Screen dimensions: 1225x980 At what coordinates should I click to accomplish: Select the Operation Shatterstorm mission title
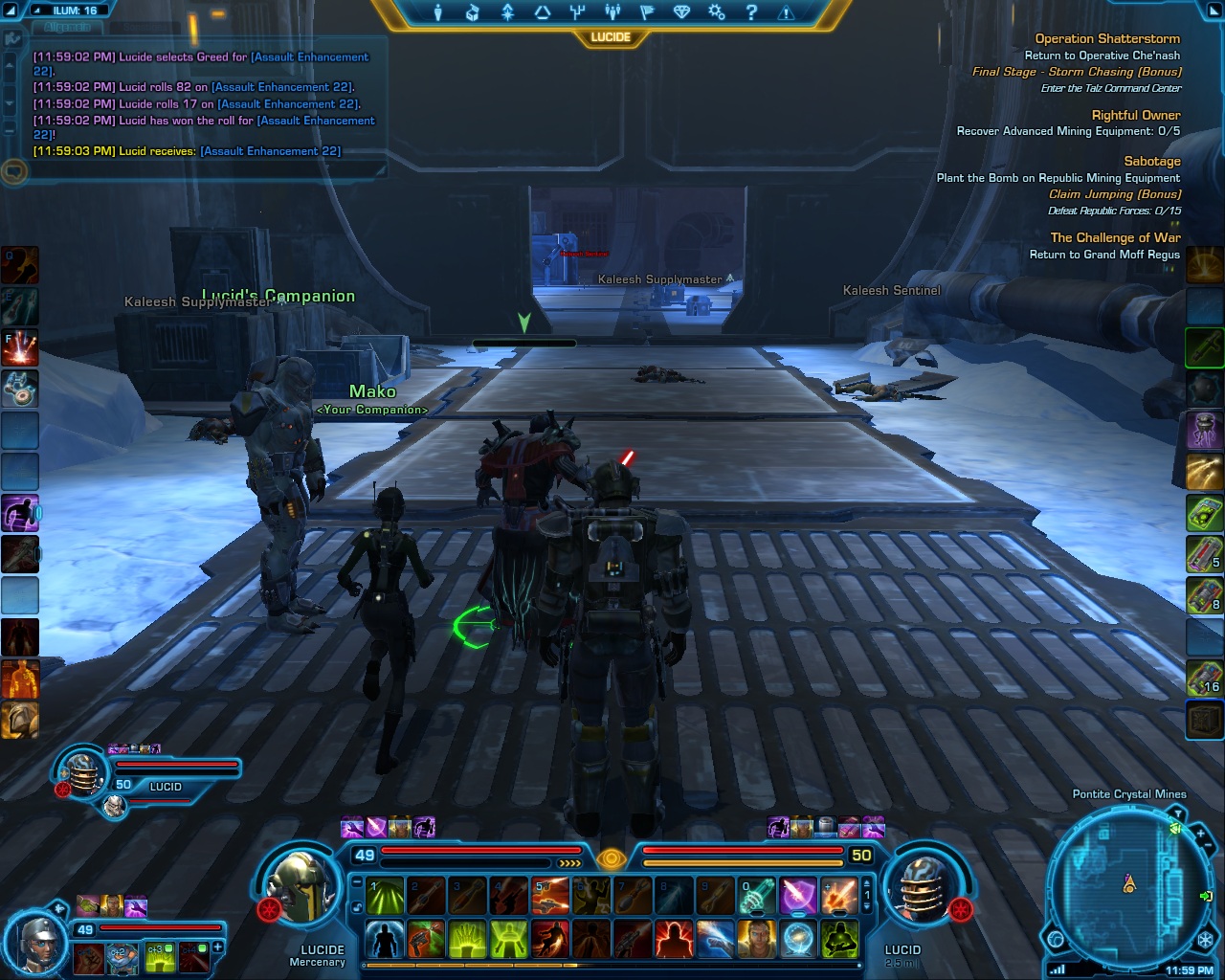tap(1107, 39)
